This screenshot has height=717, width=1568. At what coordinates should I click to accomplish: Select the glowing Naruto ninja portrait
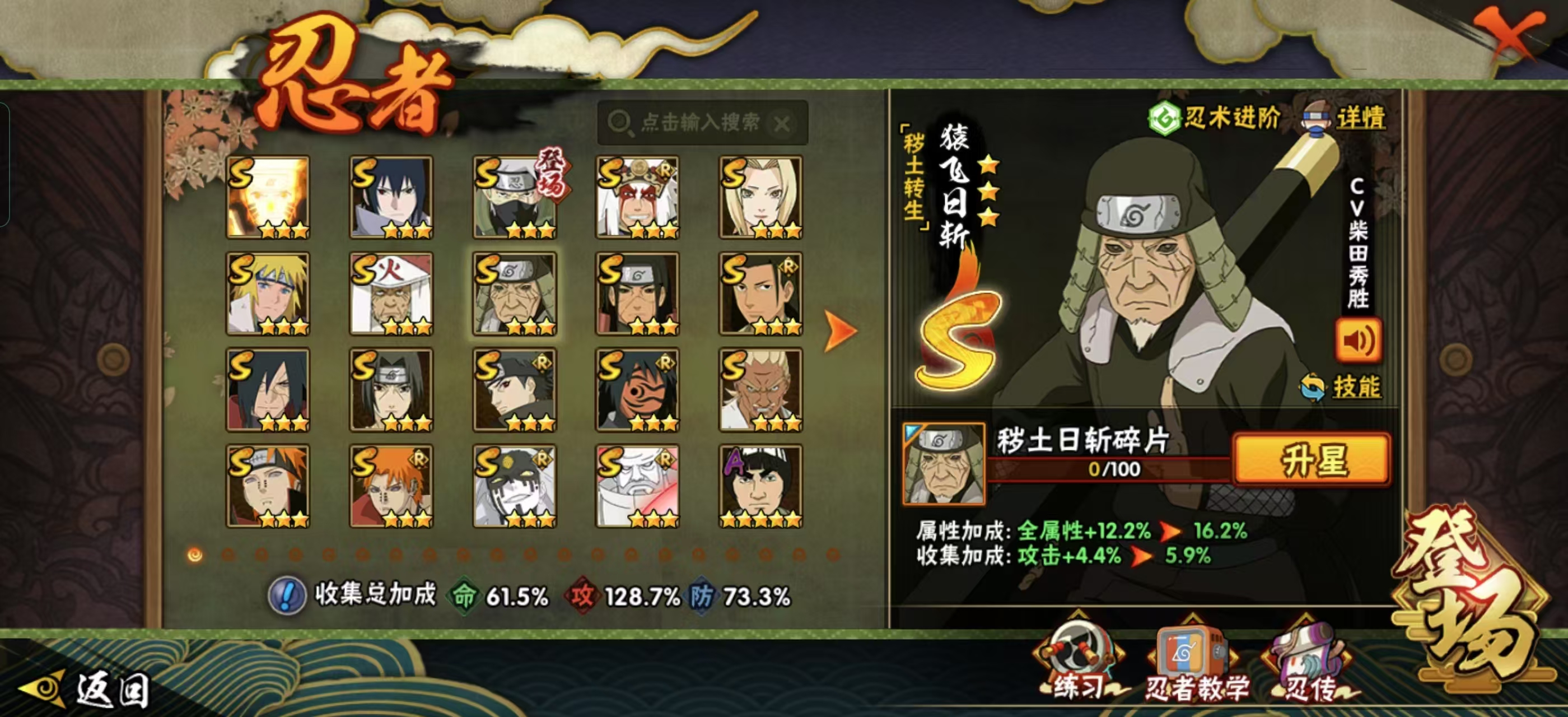tap(268, 197)
